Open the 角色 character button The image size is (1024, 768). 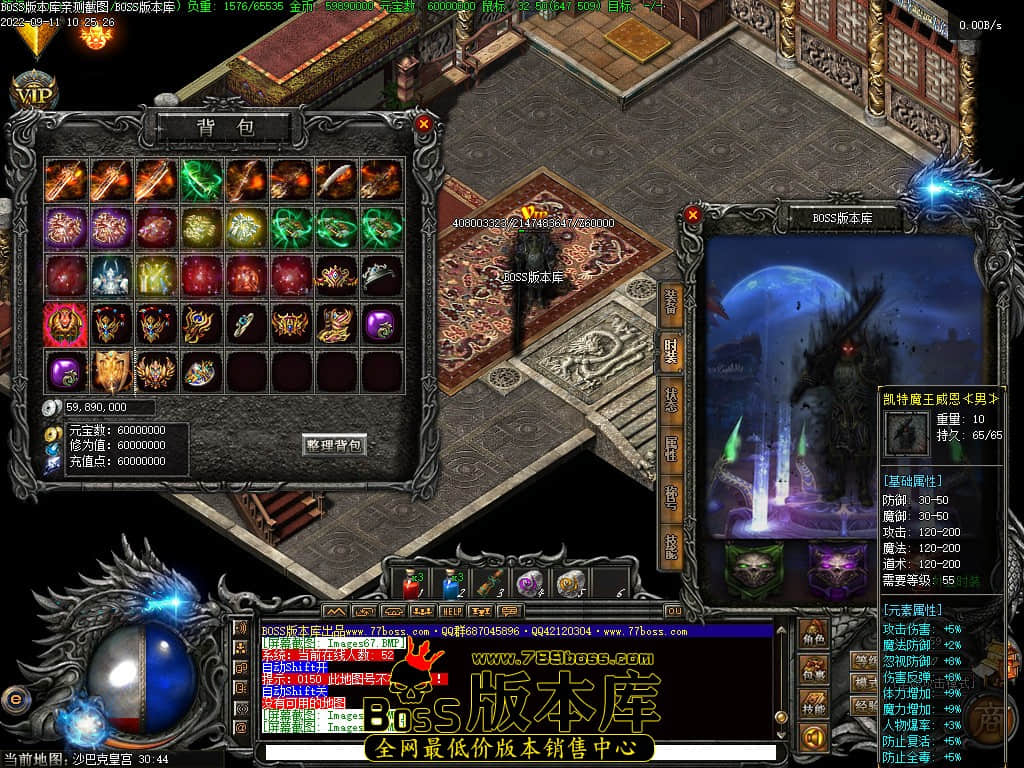tap(814, 635)
